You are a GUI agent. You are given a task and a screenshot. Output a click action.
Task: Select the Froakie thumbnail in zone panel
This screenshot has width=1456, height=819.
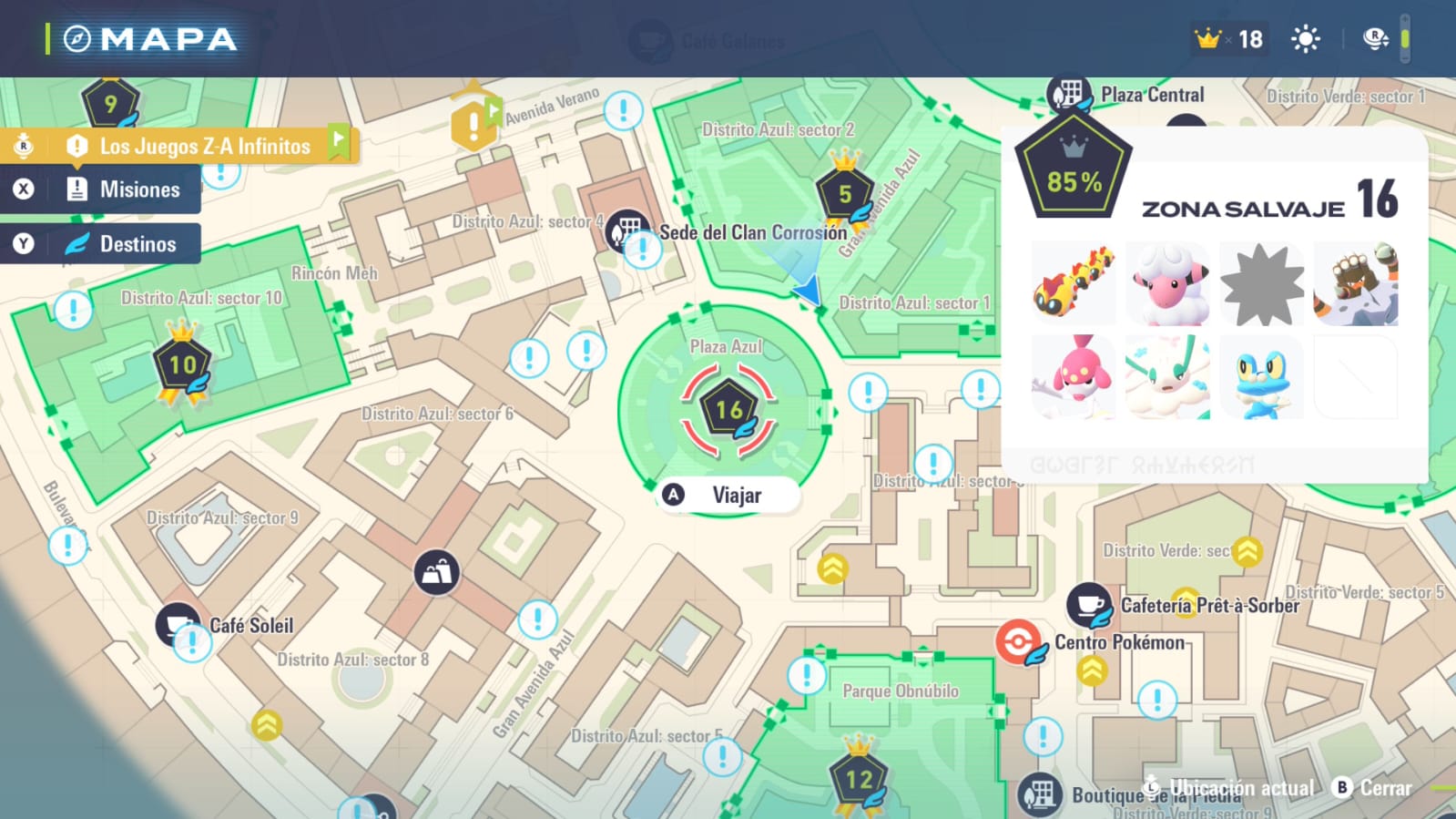click(x=1262, y=377)
